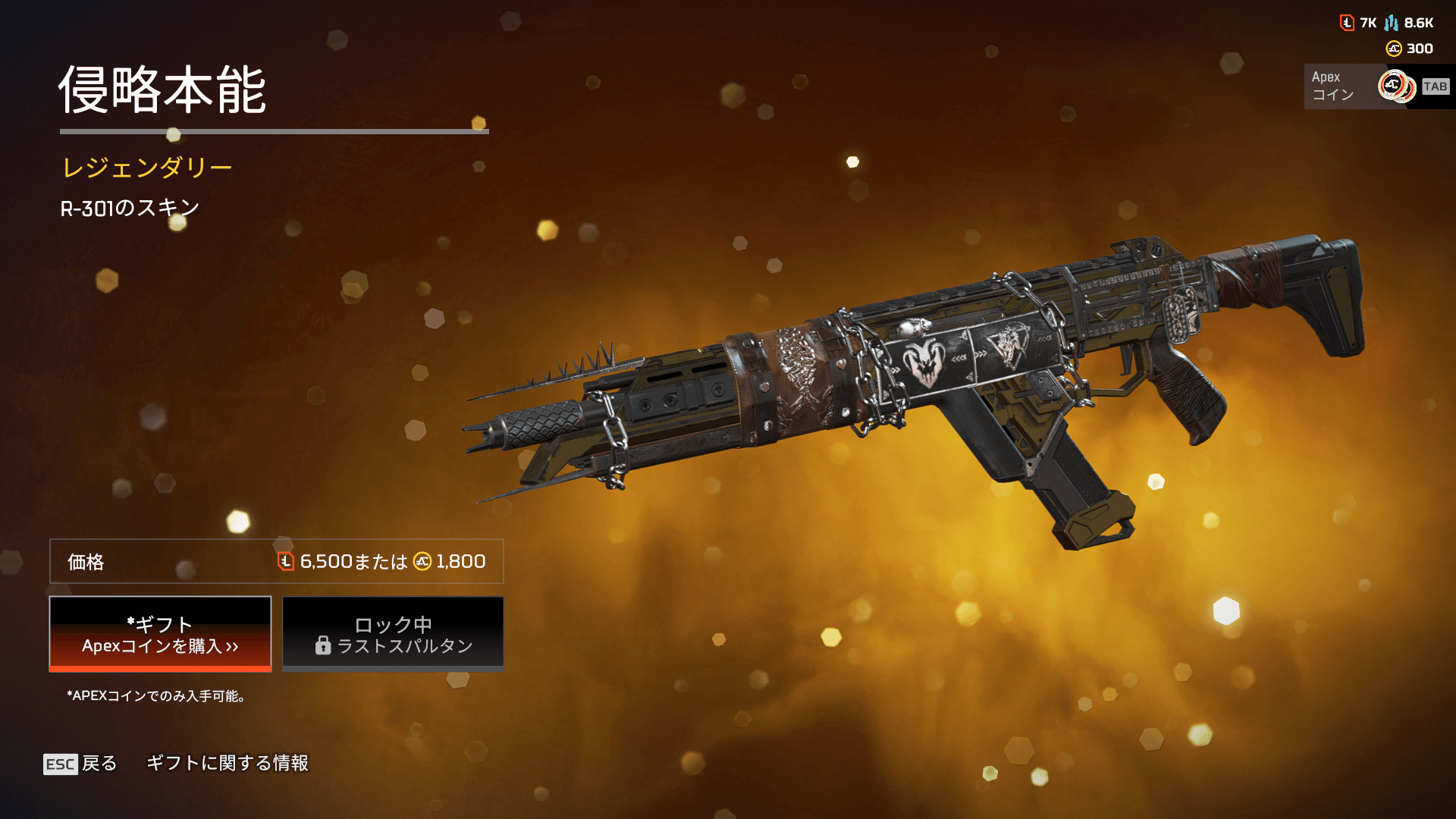The height and width of the screenshot is (819, 1456).
Task: Open the Apex Coins purchase button
Action: click(1378, 86)
